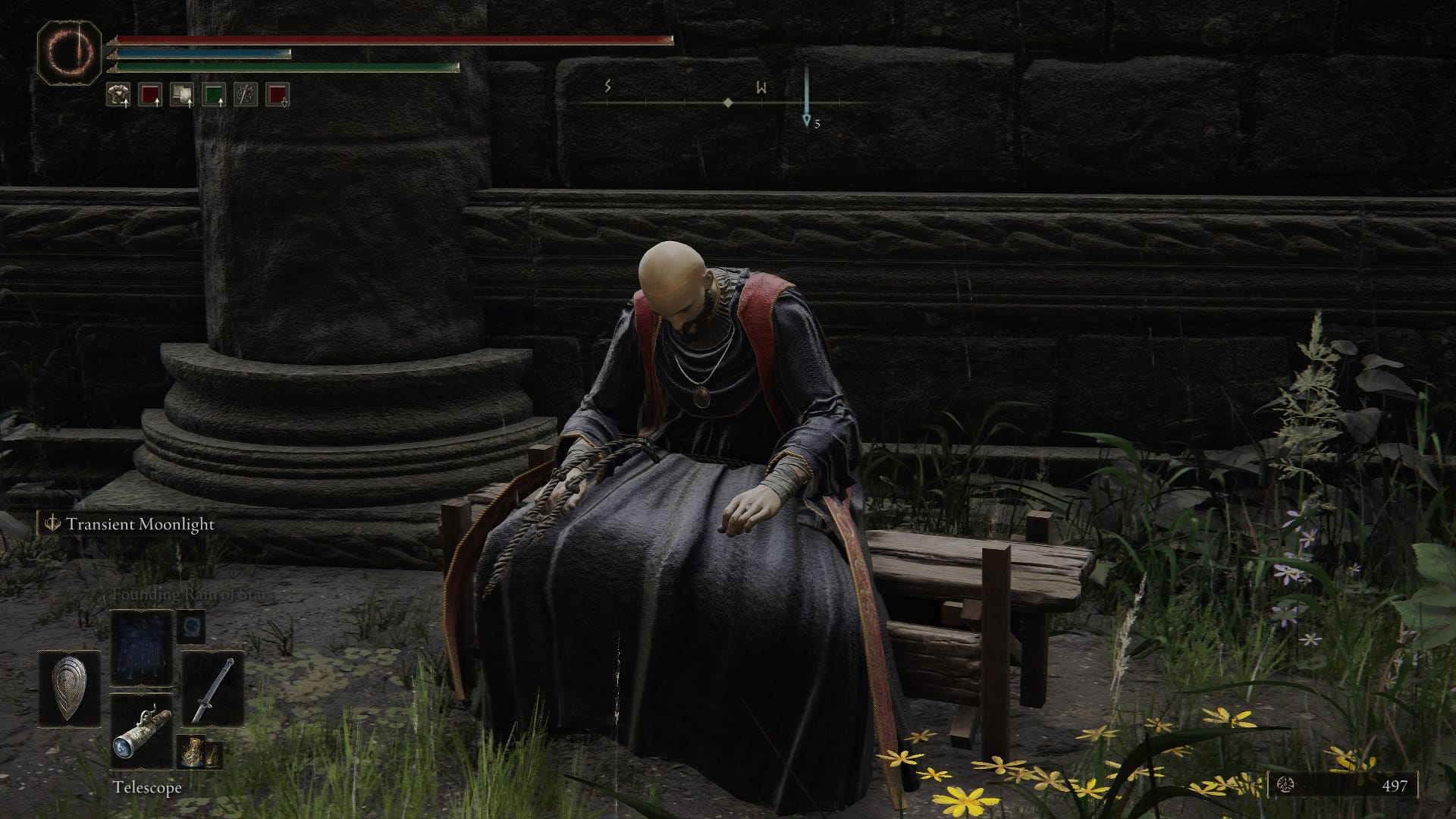Viewport: 1456px width, 819px height.
Task: Toggle the arrows quick slot icon
Action: pos(245,96)
